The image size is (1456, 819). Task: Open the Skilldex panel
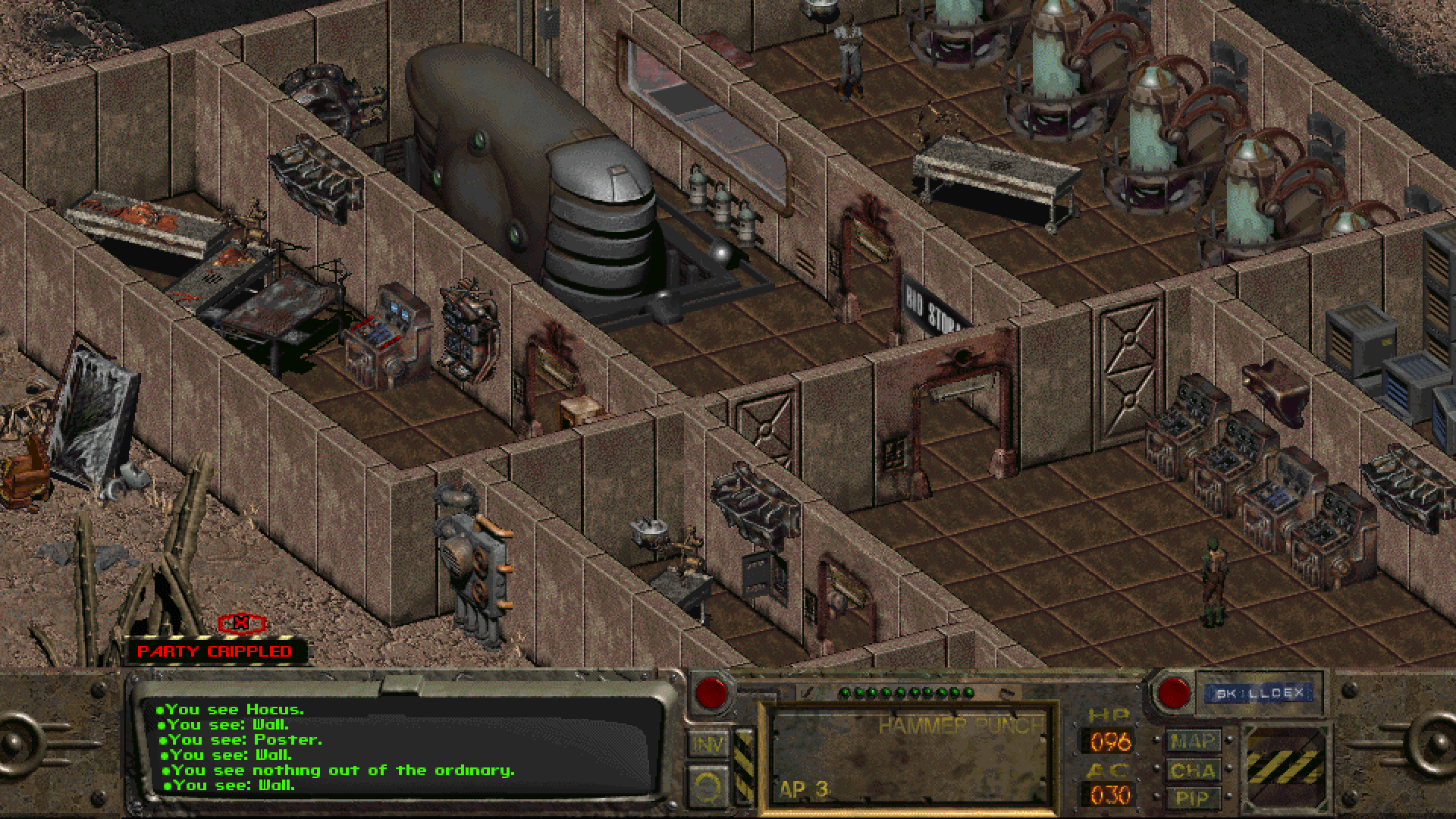click(x=1260, y=692)
